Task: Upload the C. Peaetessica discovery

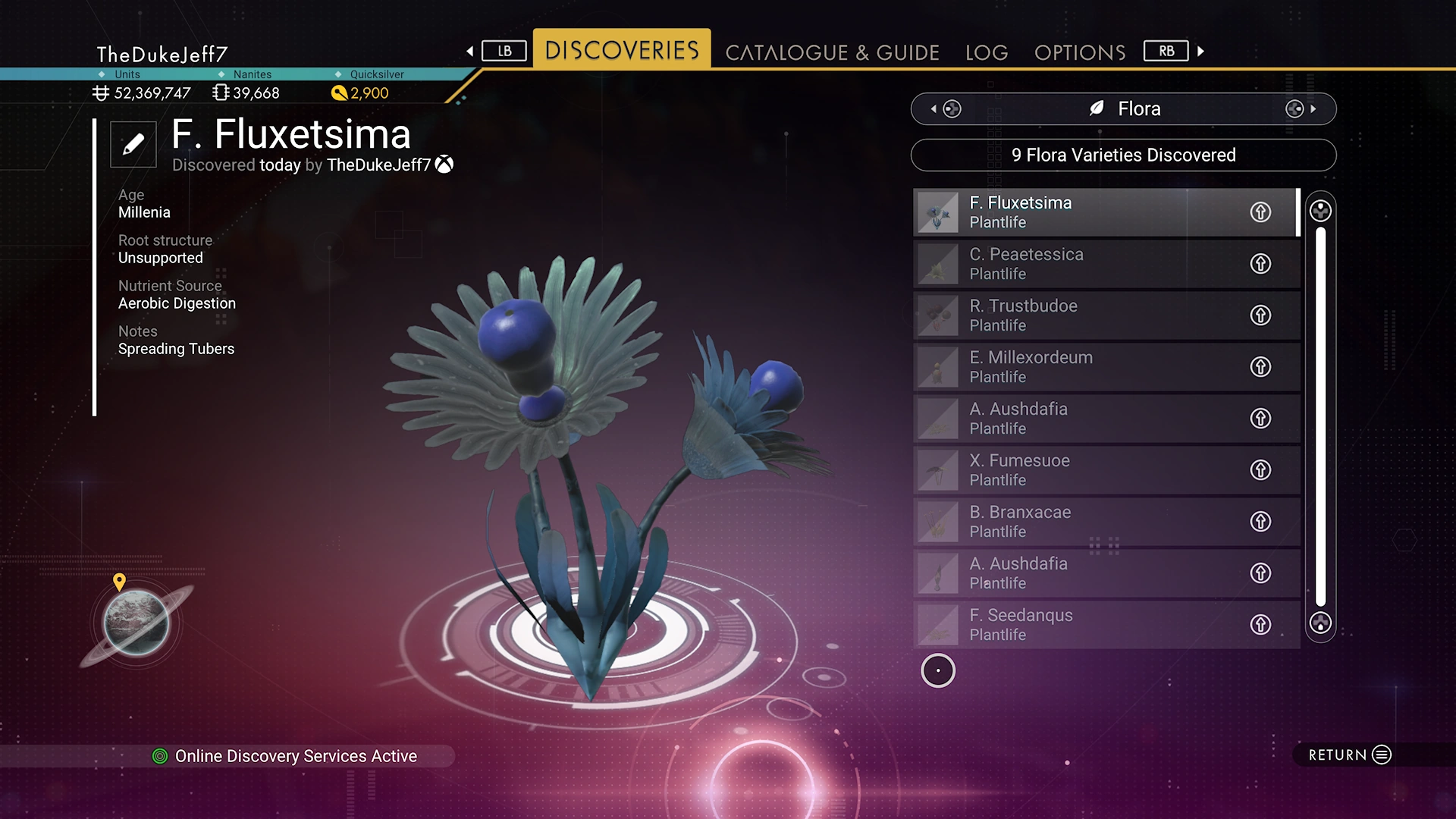Action: pos(1260,264)
